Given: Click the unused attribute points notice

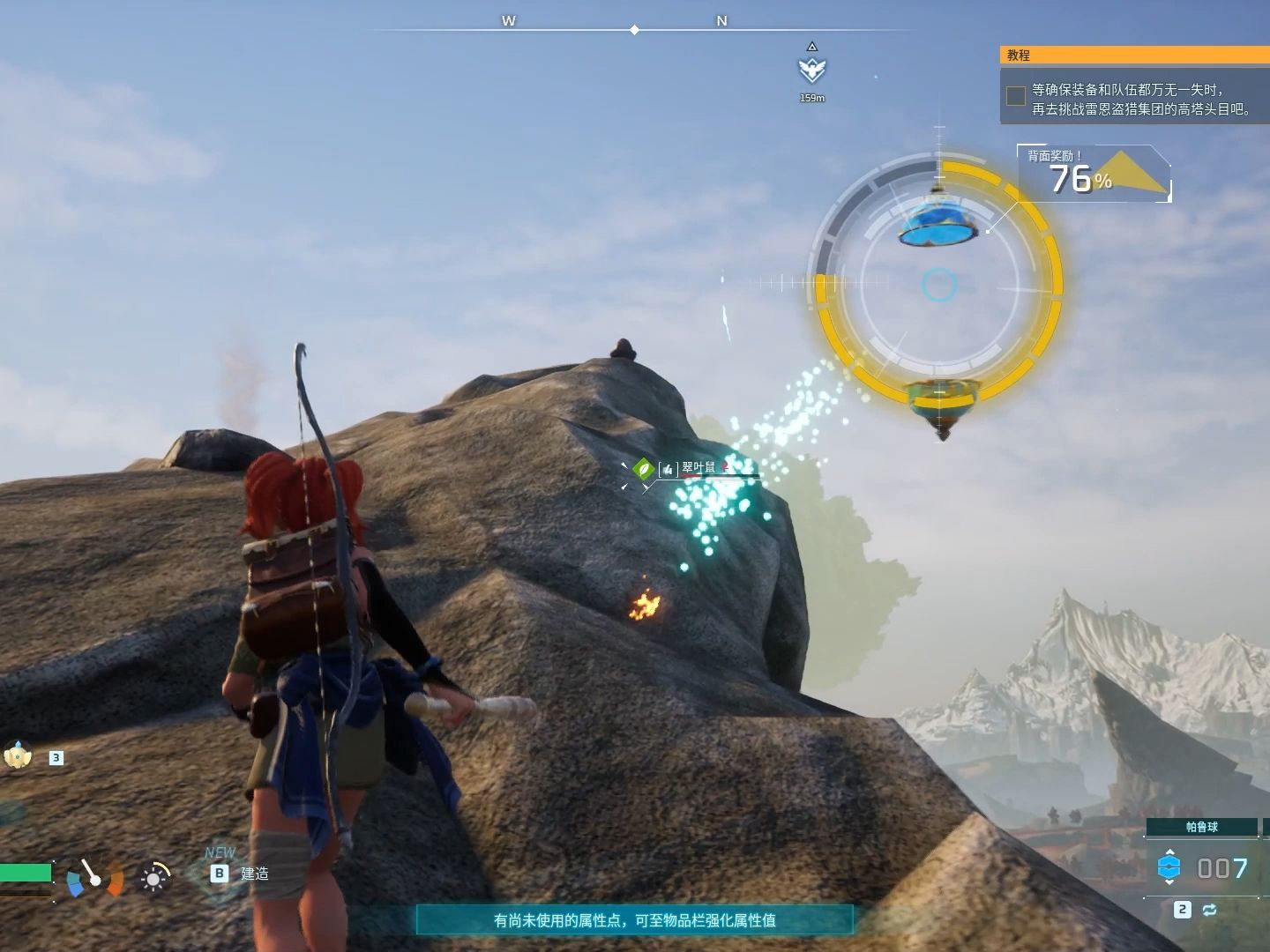Looking at the screenshot, I should coord(634,920).
